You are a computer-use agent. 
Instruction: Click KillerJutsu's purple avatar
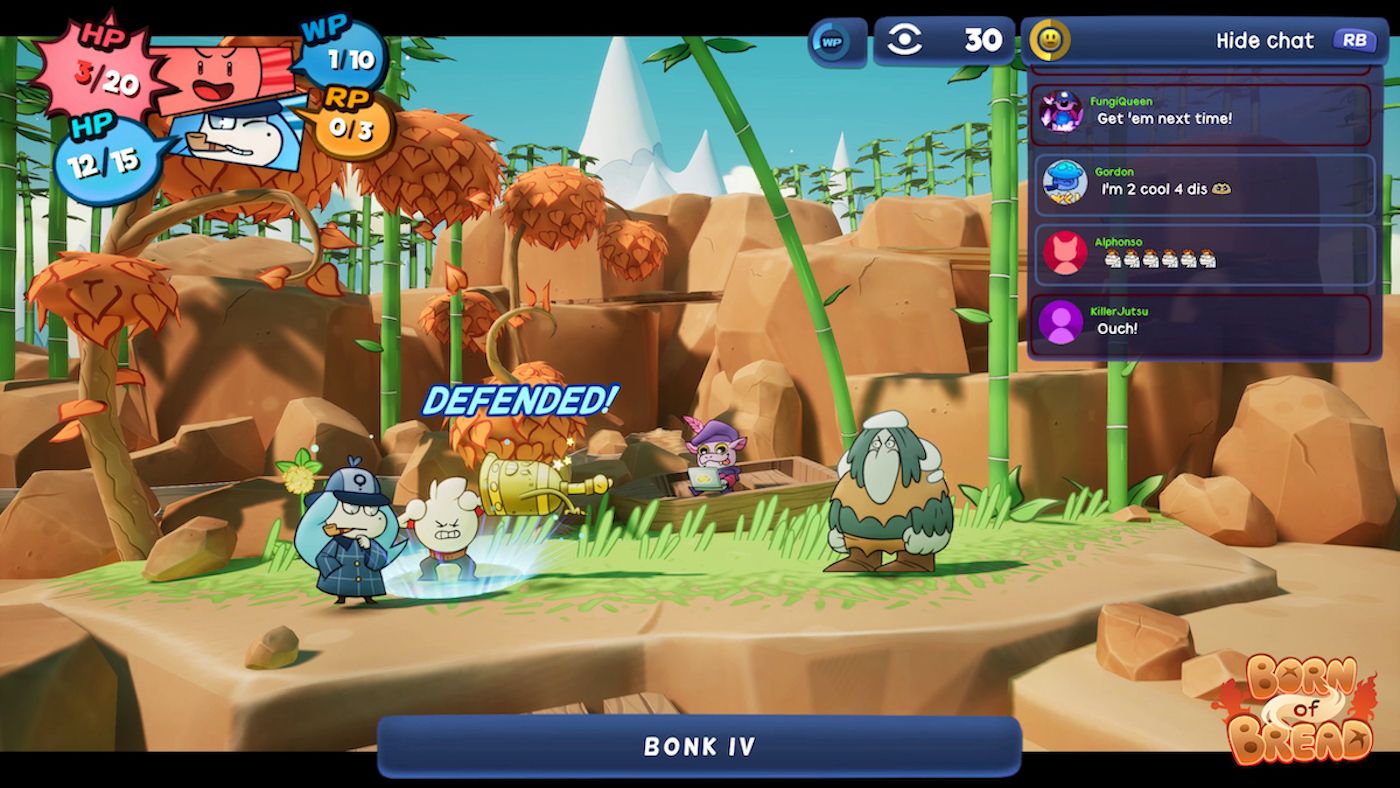coord(1064,323)
